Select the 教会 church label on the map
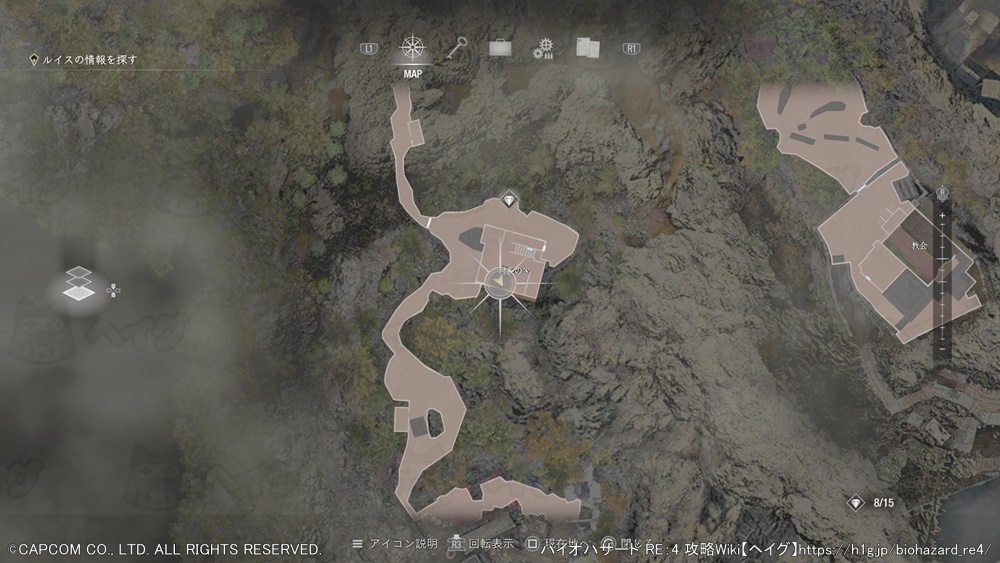 click(x=920, y=245)
